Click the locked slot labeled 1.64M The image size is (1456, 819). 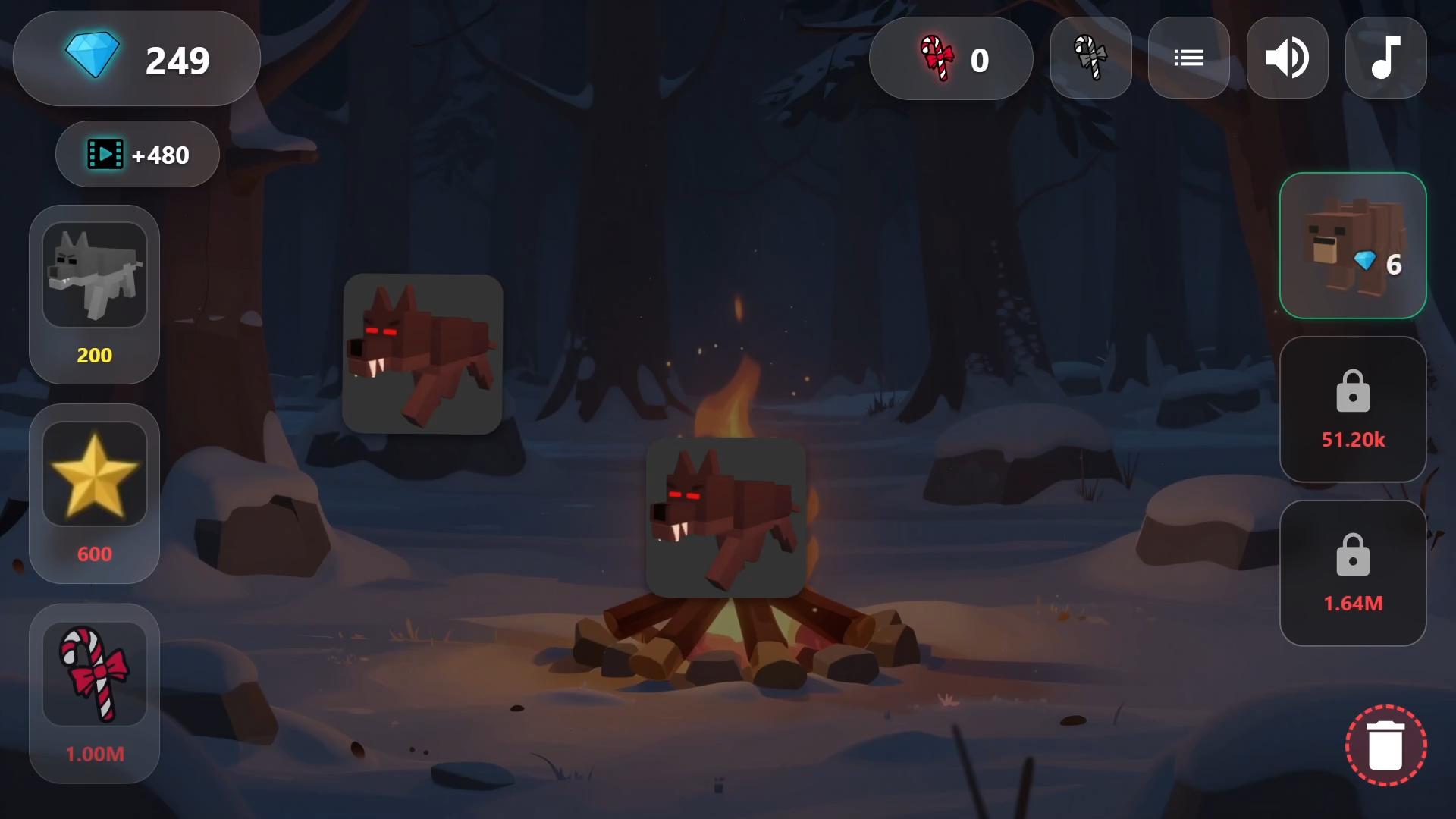coord(1353,573)
